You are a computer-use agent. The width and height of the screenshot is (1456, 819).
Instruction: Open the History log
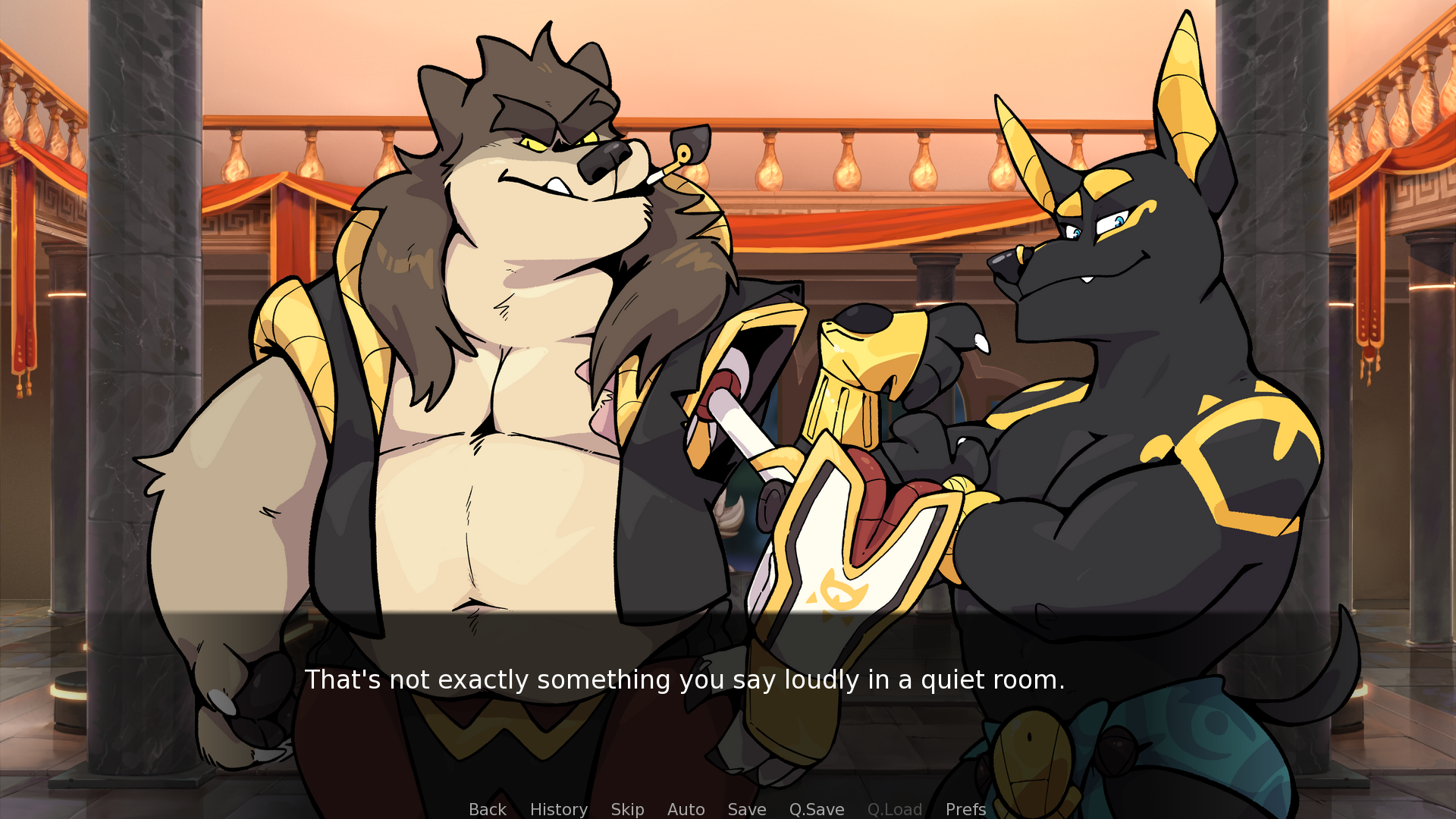click(558, 809)
